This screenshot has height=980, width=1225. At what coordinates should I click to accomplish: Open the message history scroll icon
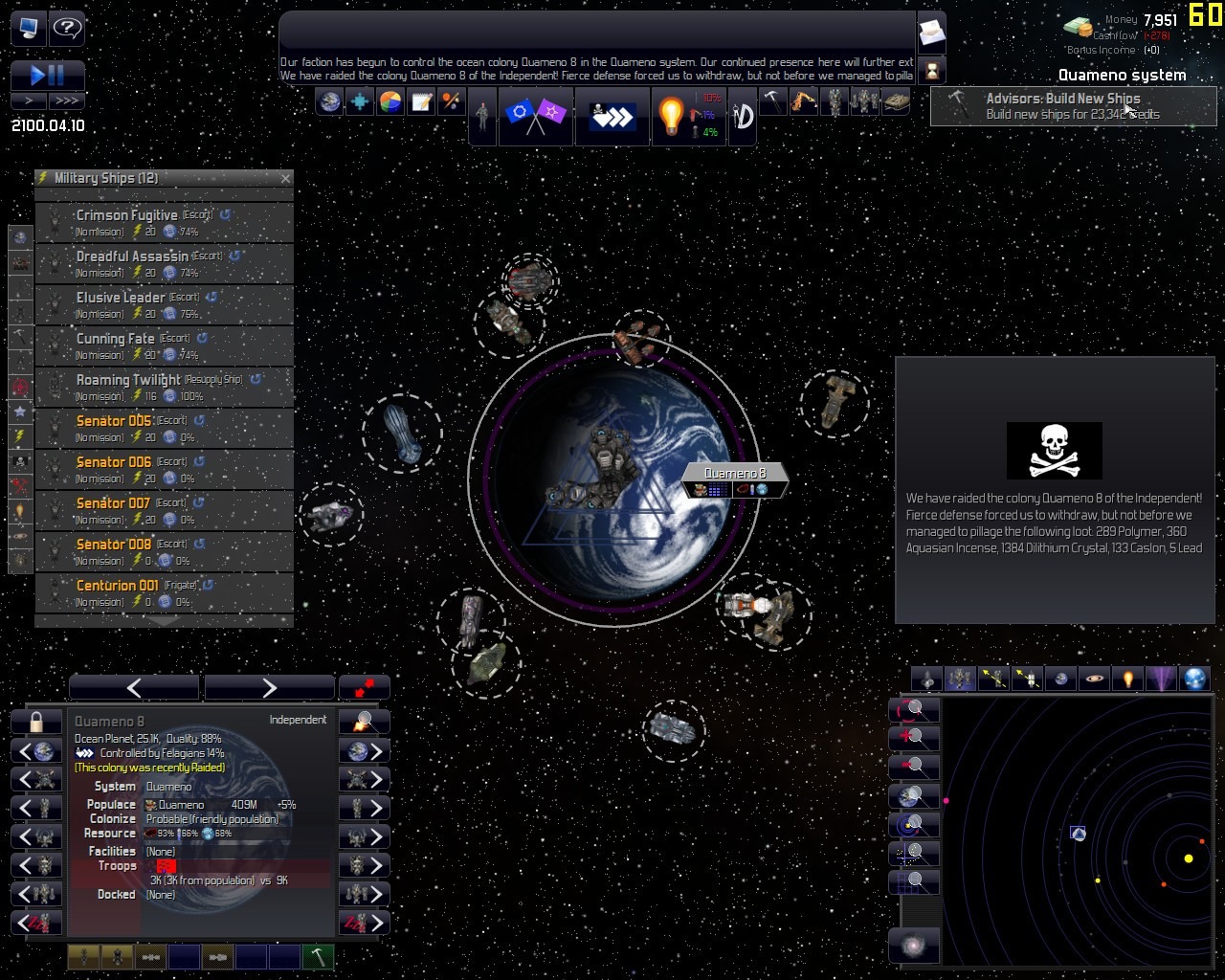(x=931, y=34)
